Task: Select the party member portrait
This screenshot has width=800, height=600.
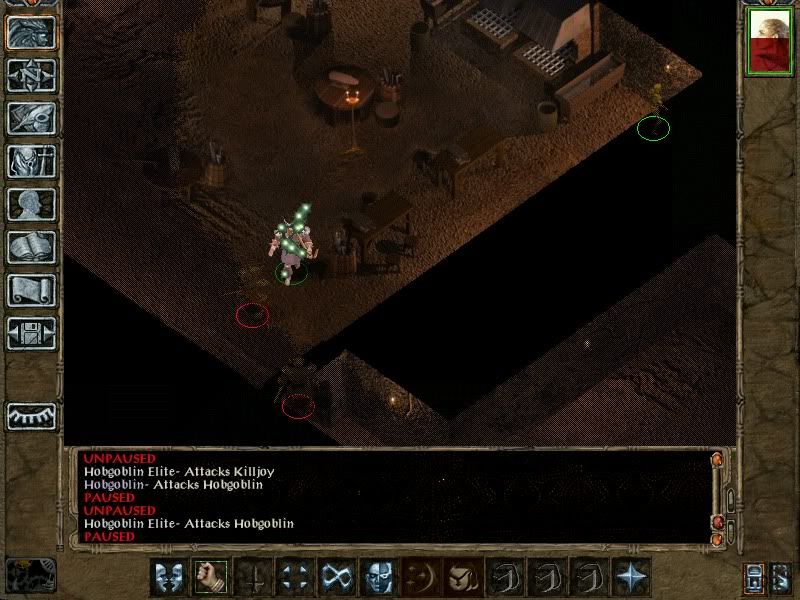Action: pyautogui.click(x=768, y=45)
